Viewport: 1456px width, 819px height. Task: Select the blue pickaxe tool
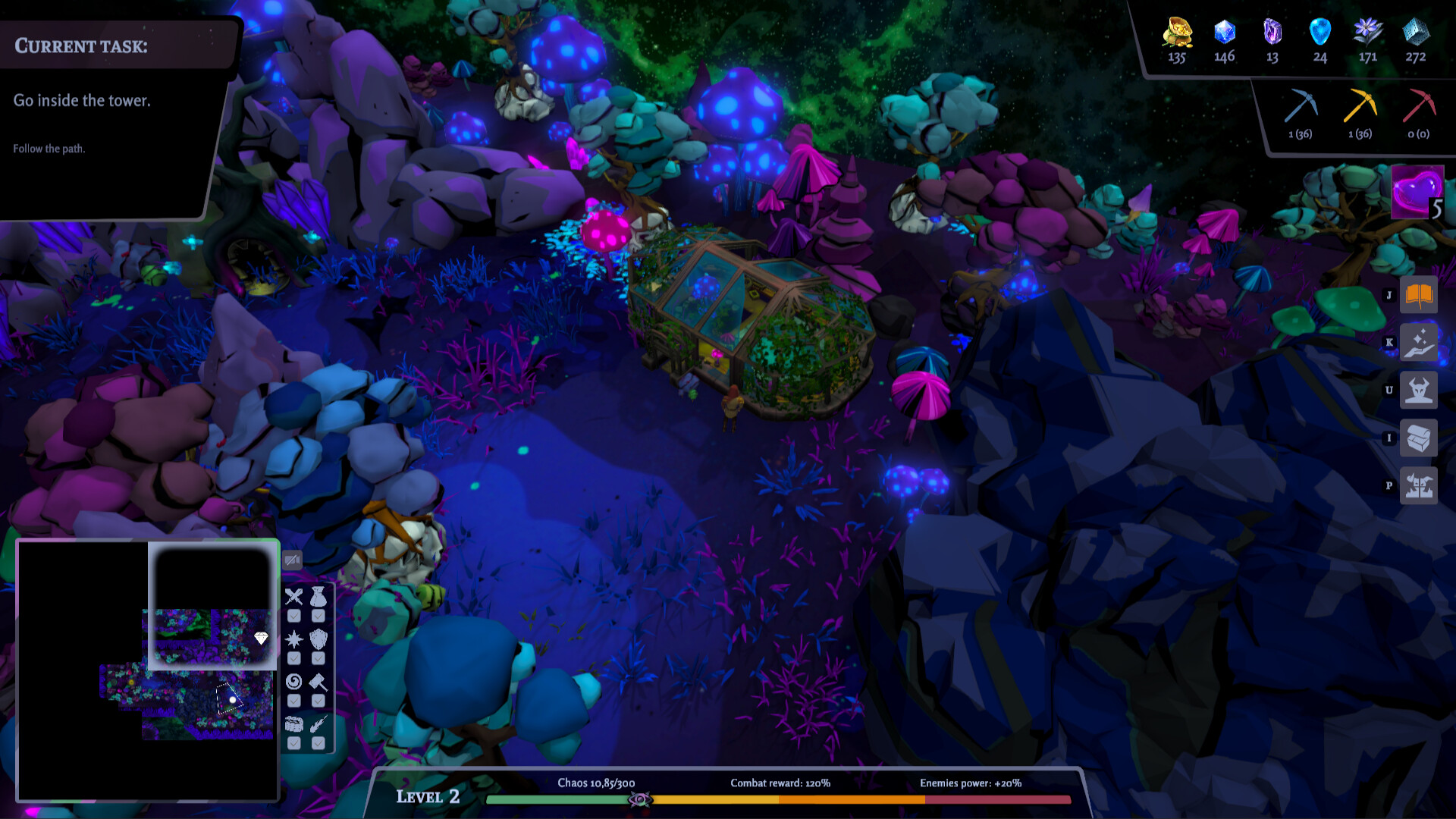(1301, 108)
